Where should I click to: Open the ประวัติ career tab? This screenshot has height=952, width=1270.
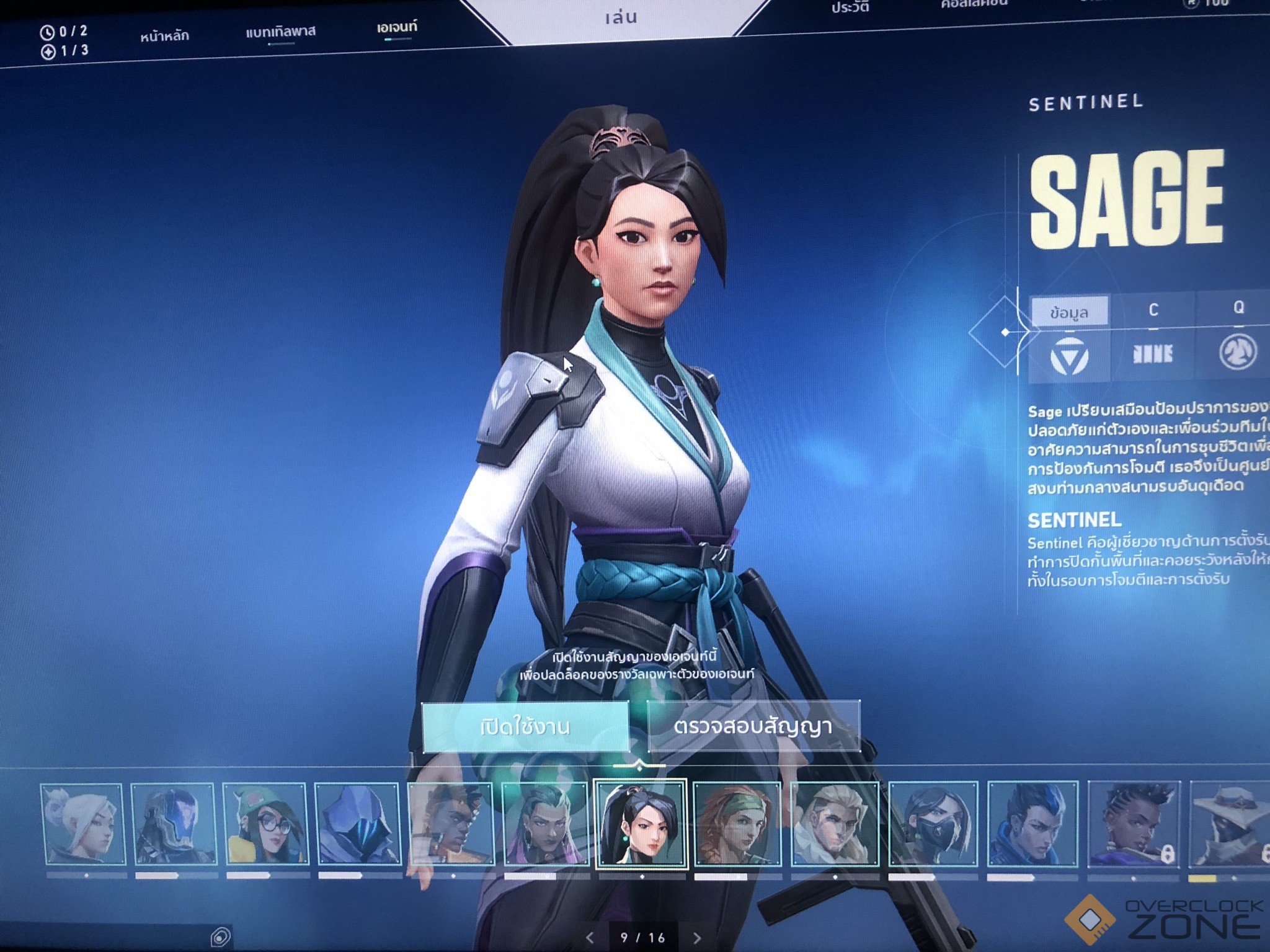(850, 8)
